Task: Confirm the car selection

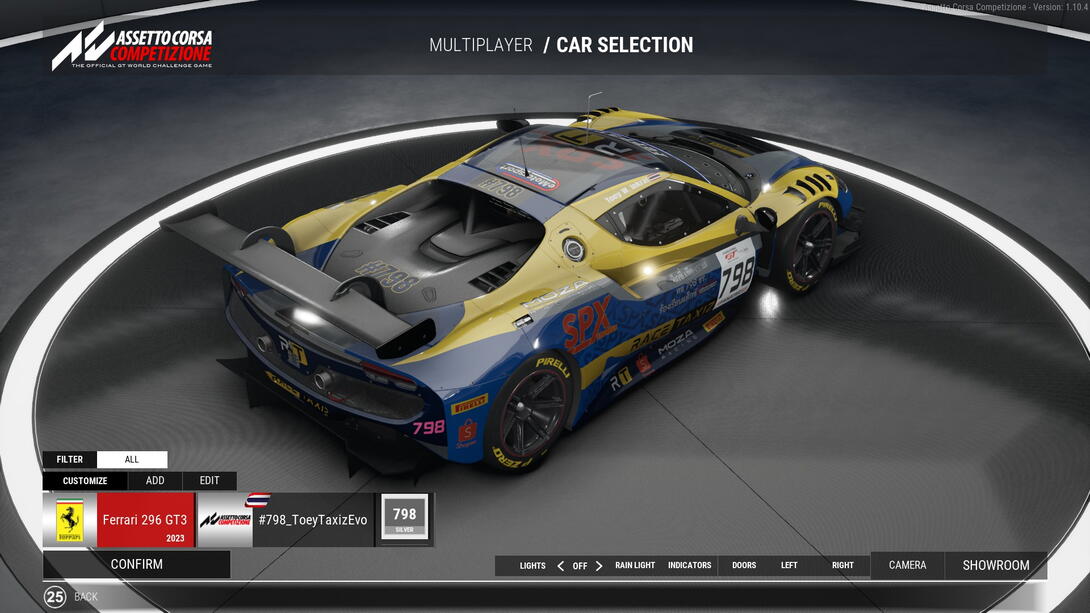Action: click(x=136, y=564)
